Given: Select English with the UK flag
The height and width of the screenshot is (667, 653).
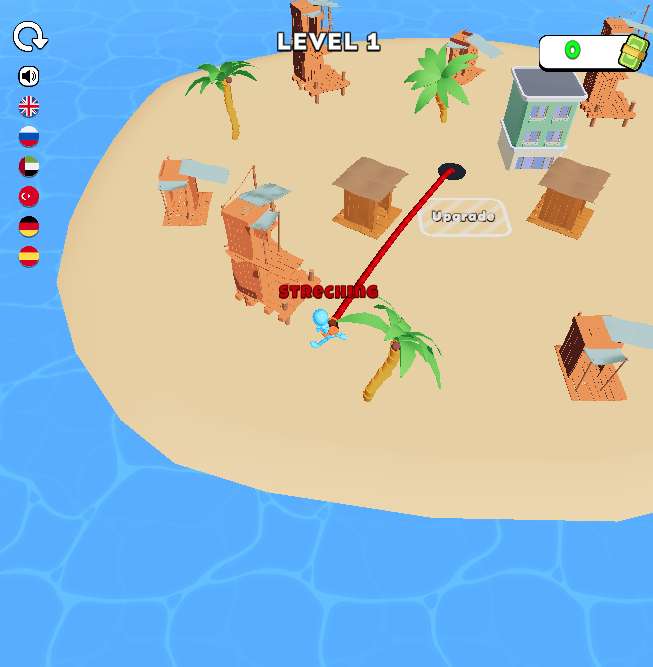Looking at the screenshot, I should point(29,106).
